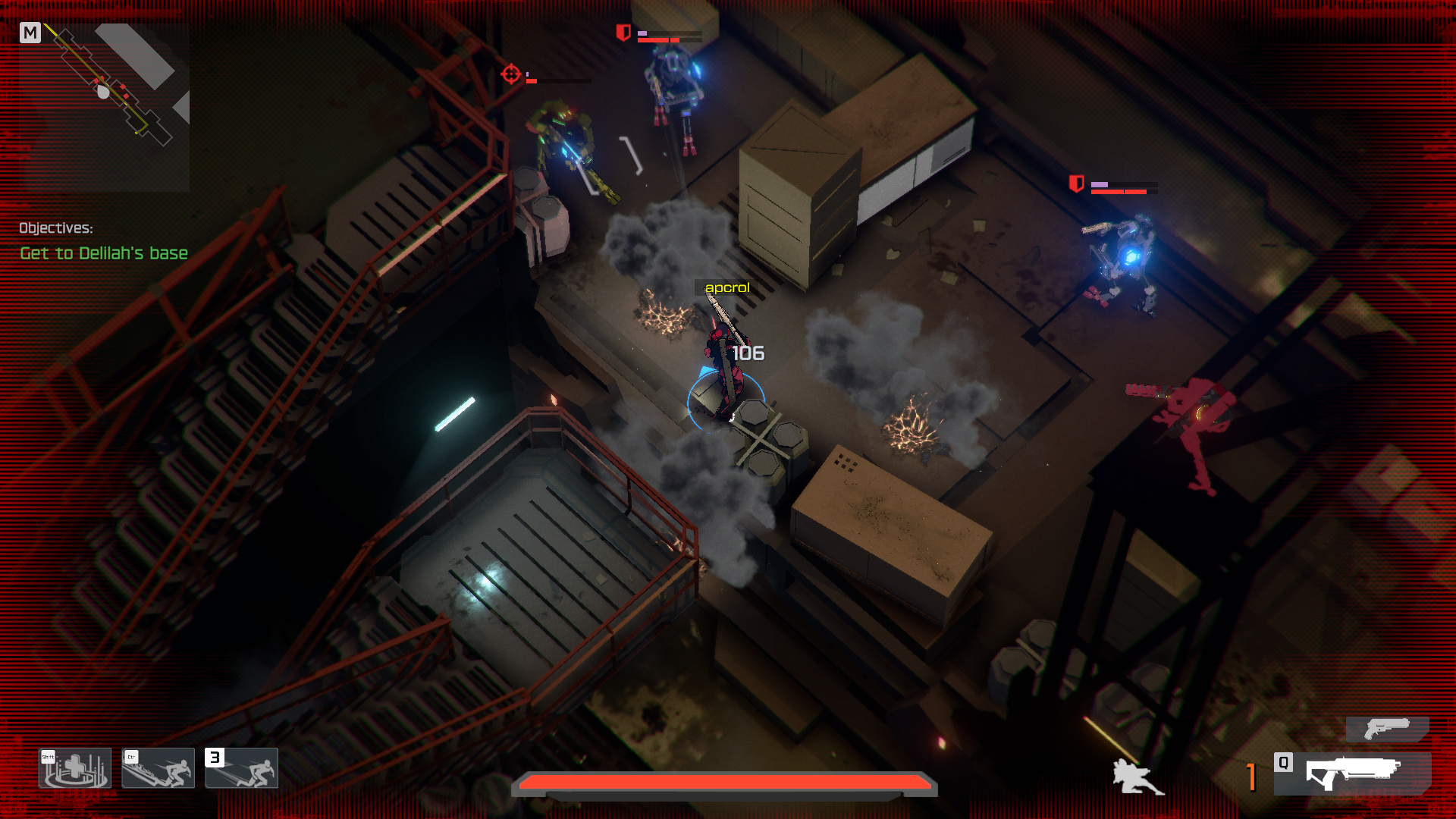Use the flame trail dash ability
1456x819 pixels.
coord(158,768)
